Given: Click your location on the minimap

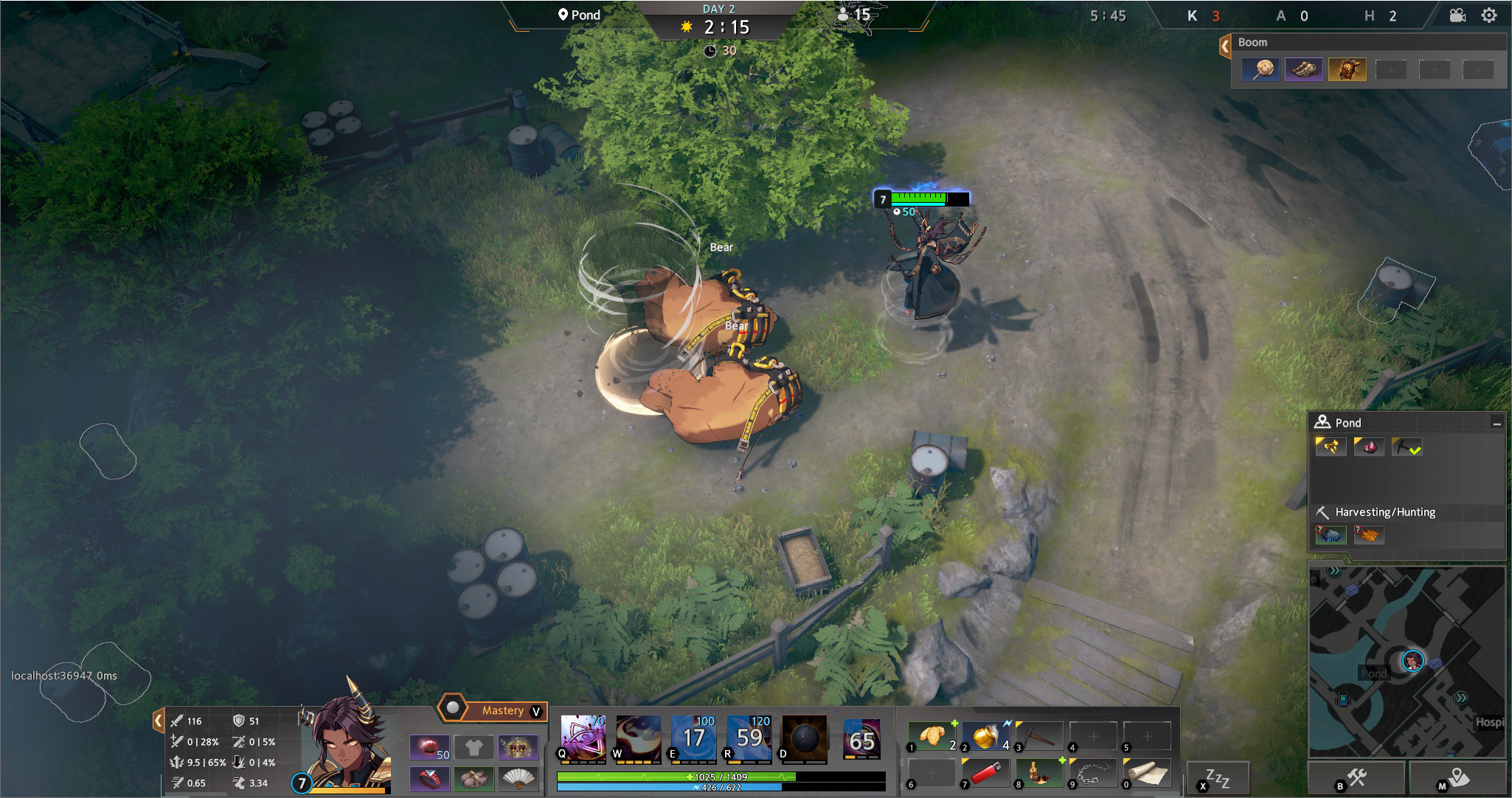Looking at the screenshot, I should pyautogui.click(x=1413, y=662).
